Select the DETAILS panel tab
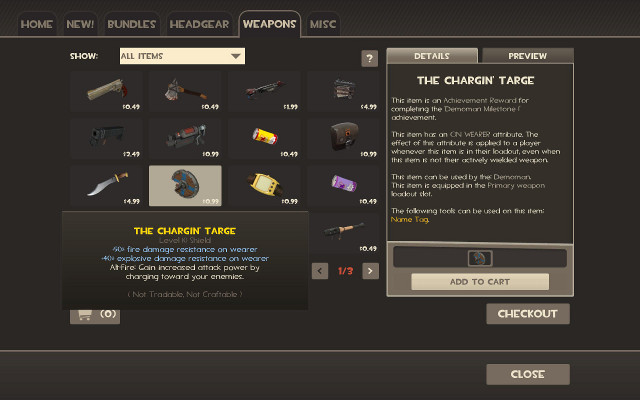This screenshot has width=640, height=400. 432,56
